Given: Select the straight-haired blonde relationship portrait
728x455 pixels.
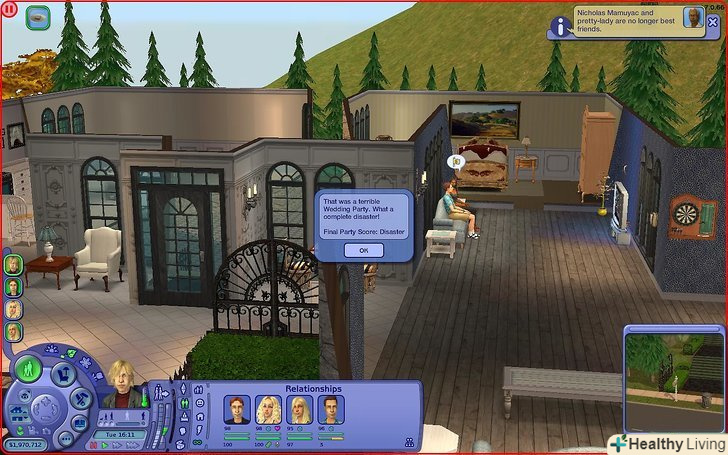Looking at the screenshot, I should pyautogui.click(x=299, y=409).
